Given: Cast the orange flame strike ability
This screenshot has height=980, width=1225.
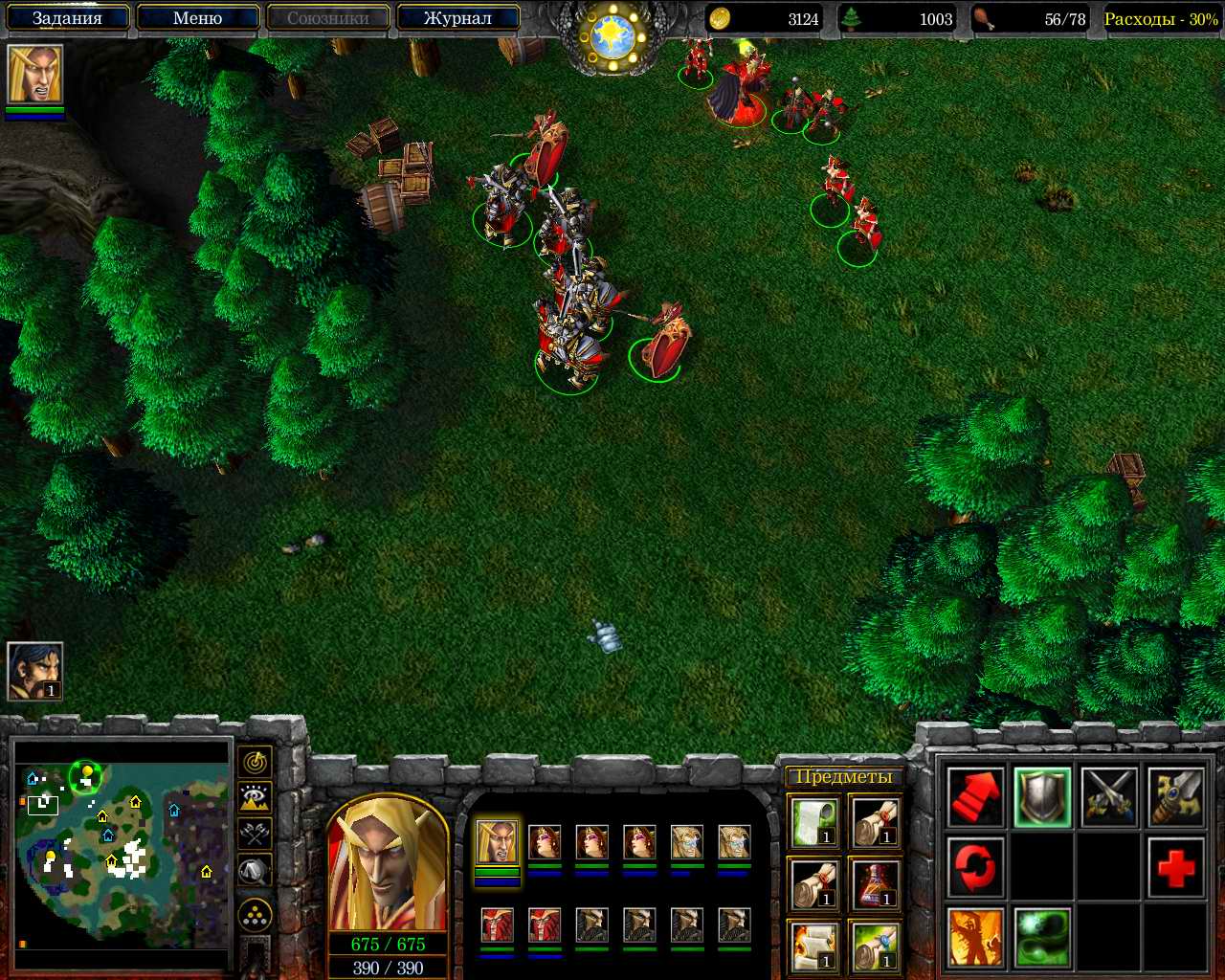Looking at the screenshot, I should [975, 937].
